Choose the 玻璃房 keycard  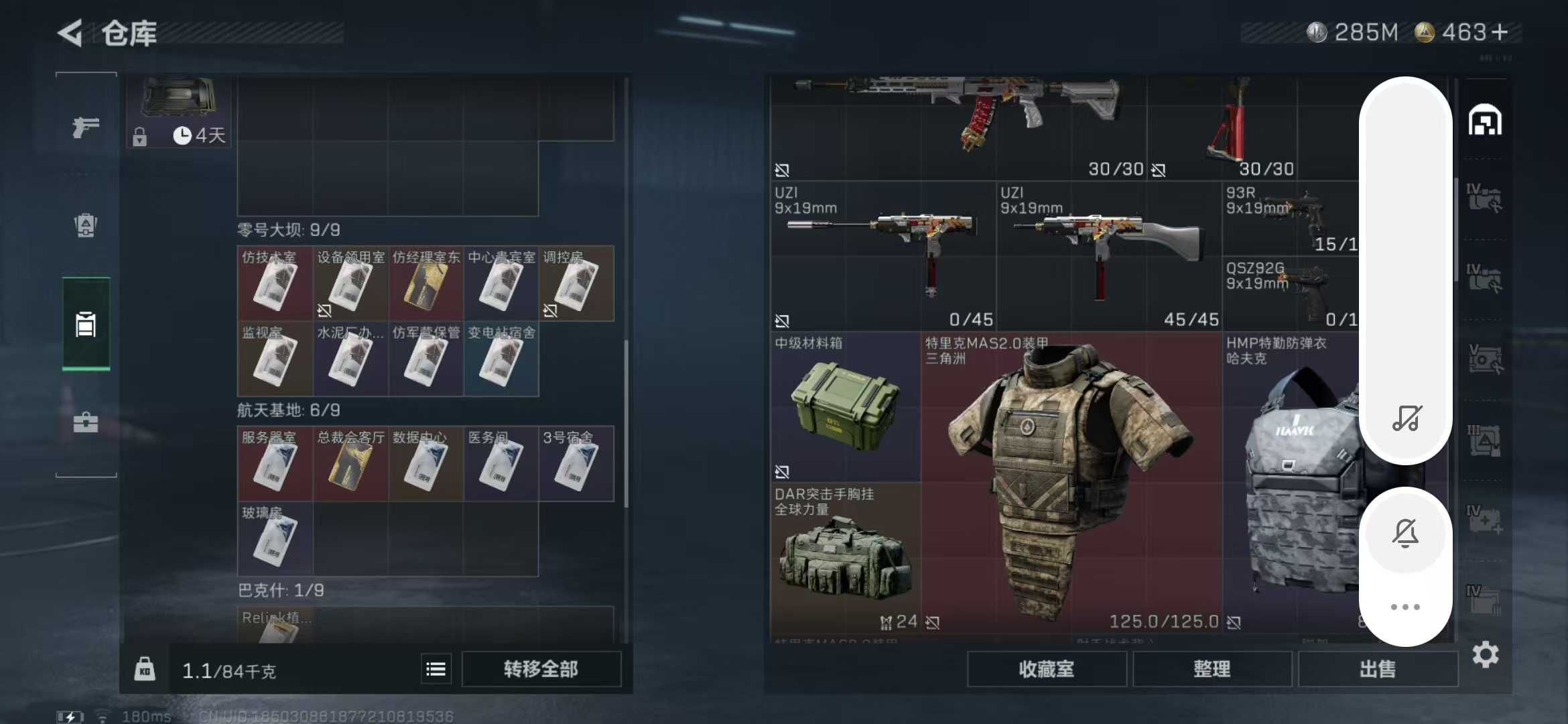click(275, 539)
